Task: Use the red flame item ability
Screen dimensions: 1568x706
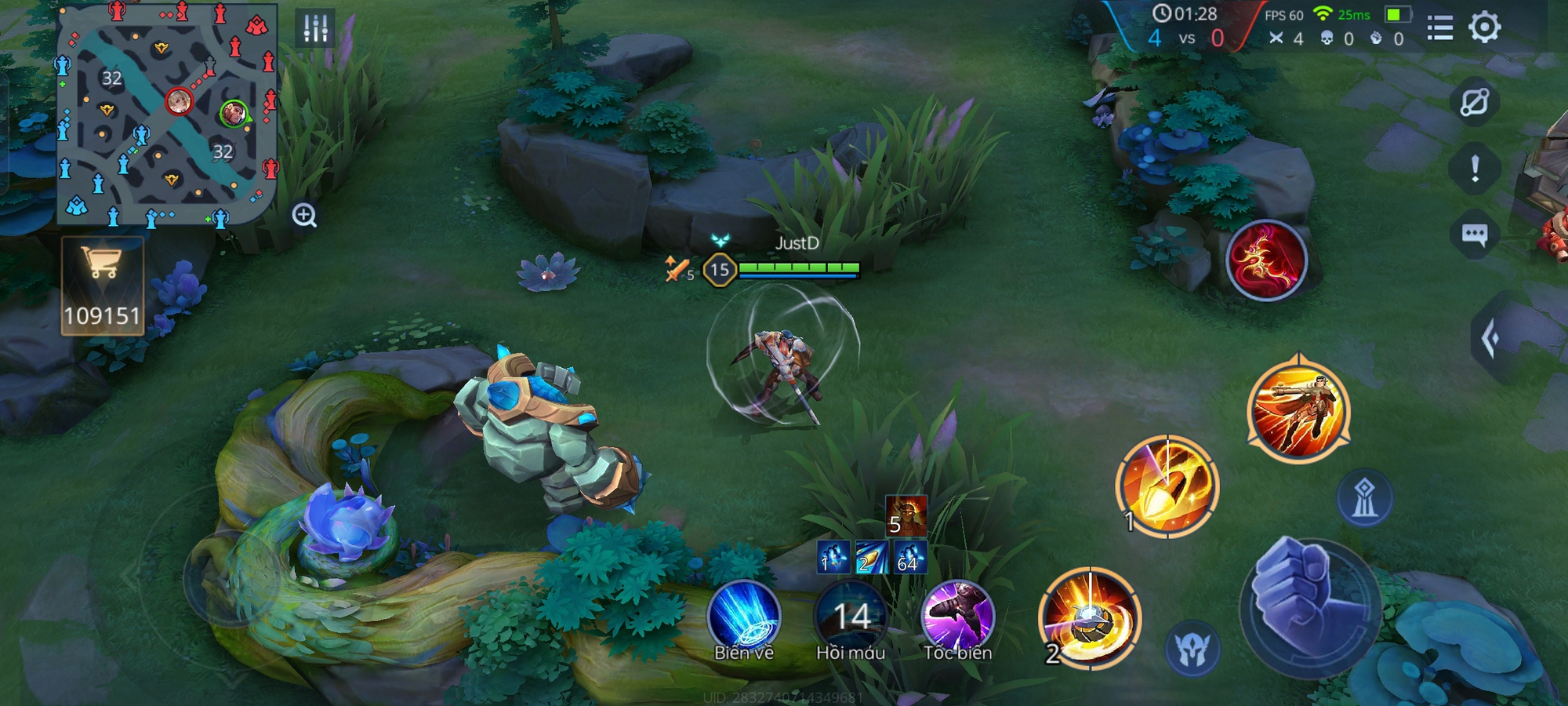Action: [x=1266, y=260]
